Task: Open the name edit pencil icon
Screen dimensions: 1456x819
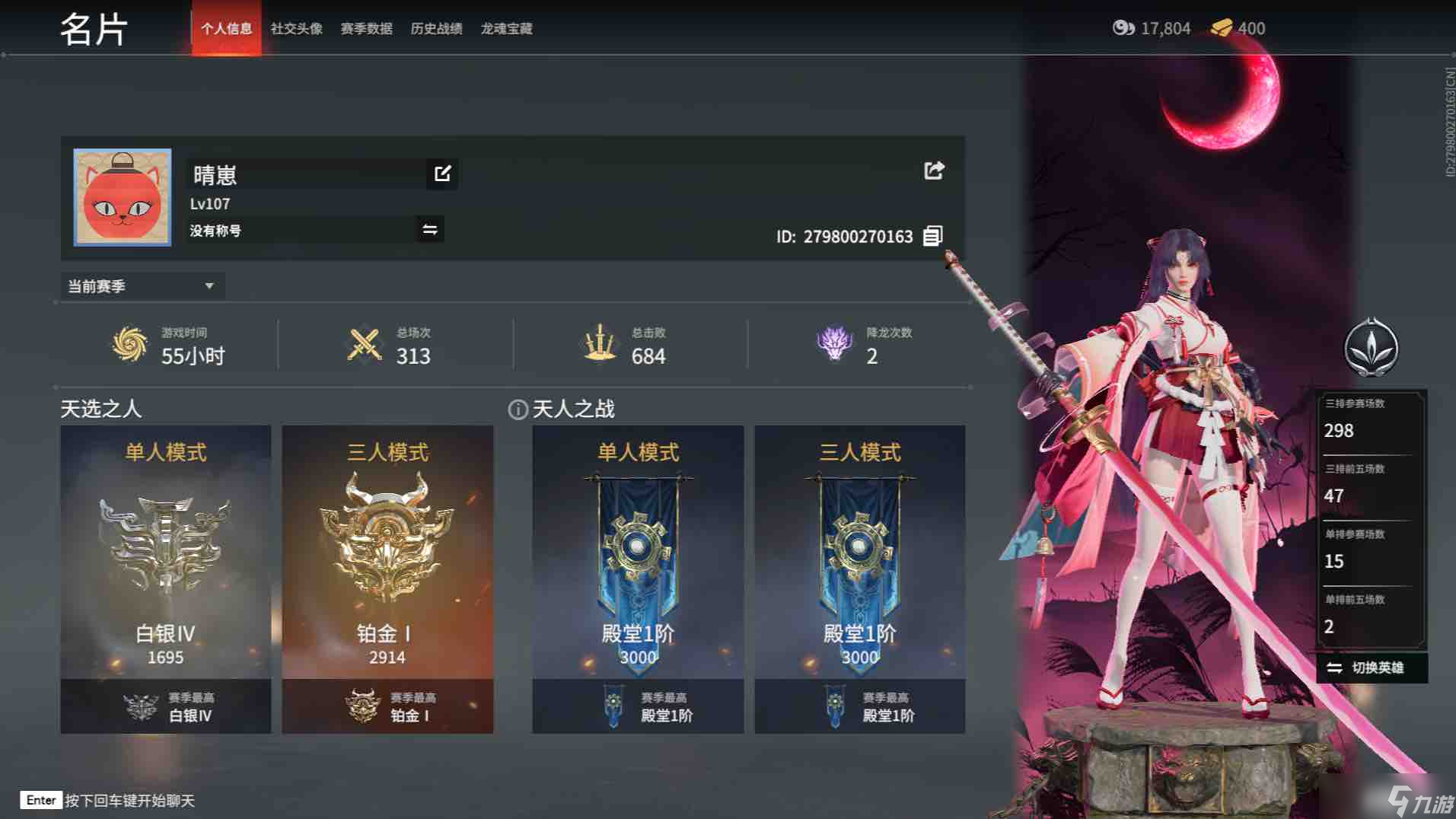Action: click(x=441, y=174)
